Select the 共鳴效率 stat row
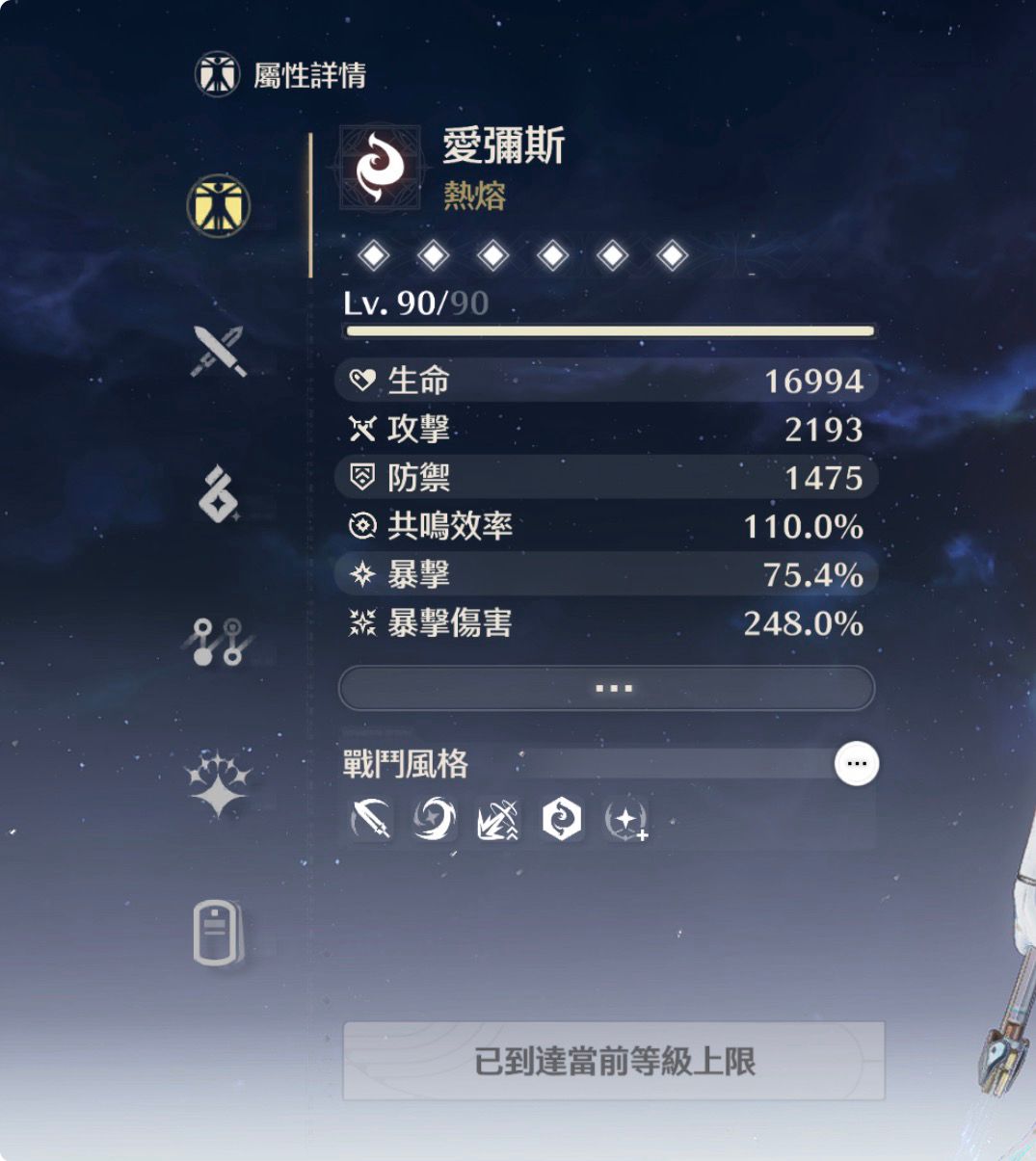1036x1161 pixels. click(607, 526)
